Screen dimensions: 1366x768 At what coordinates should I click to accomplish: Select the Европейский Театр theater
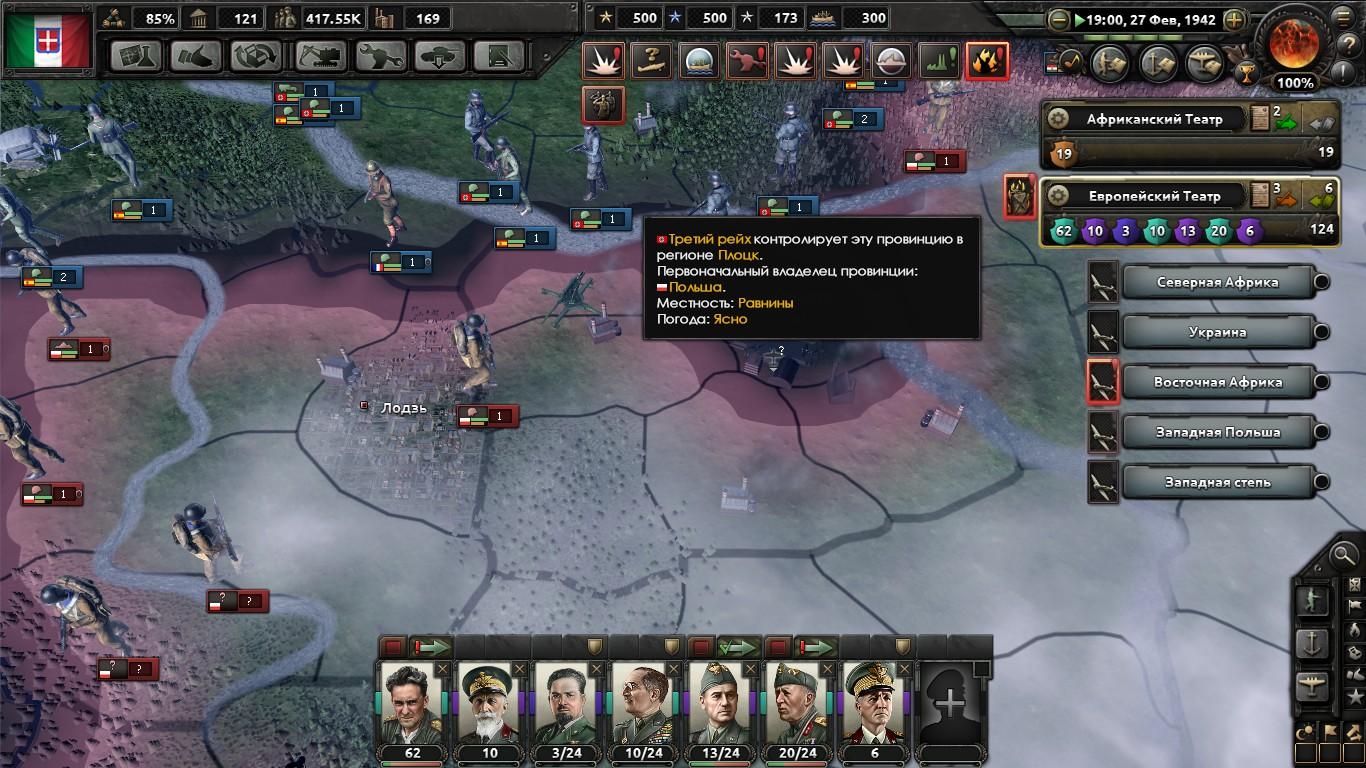tap(1154, 196)
